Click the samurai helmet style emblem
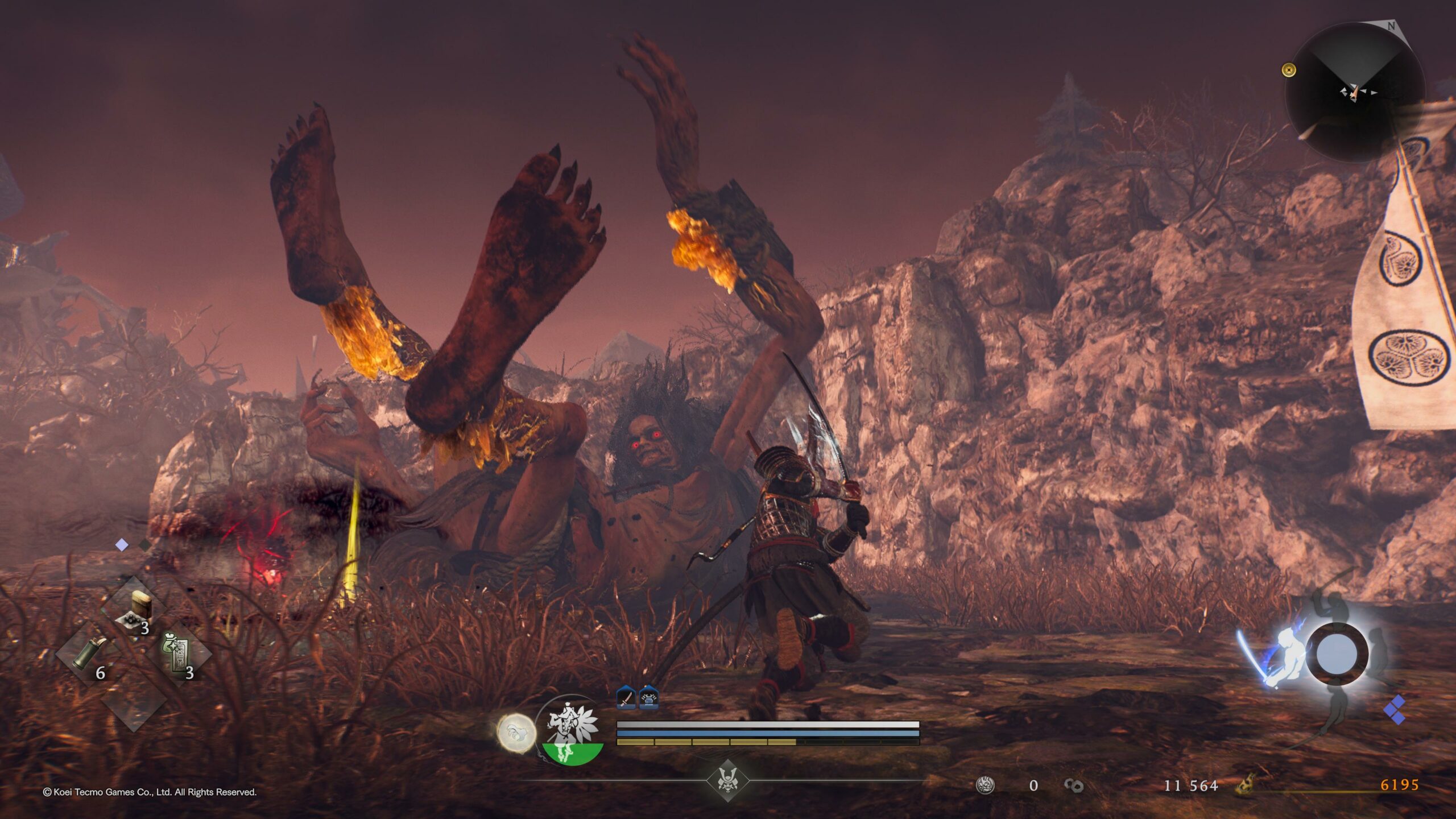The width and height of the screenshot is (1456, 819). pyautogui.click(x=727, y=780)
